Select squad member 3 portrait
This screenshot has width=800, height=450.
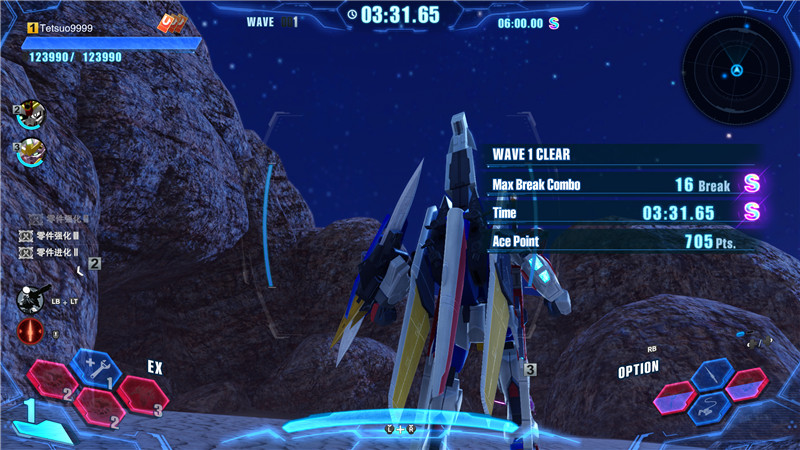pyautogui.click(x=30, y=152)
